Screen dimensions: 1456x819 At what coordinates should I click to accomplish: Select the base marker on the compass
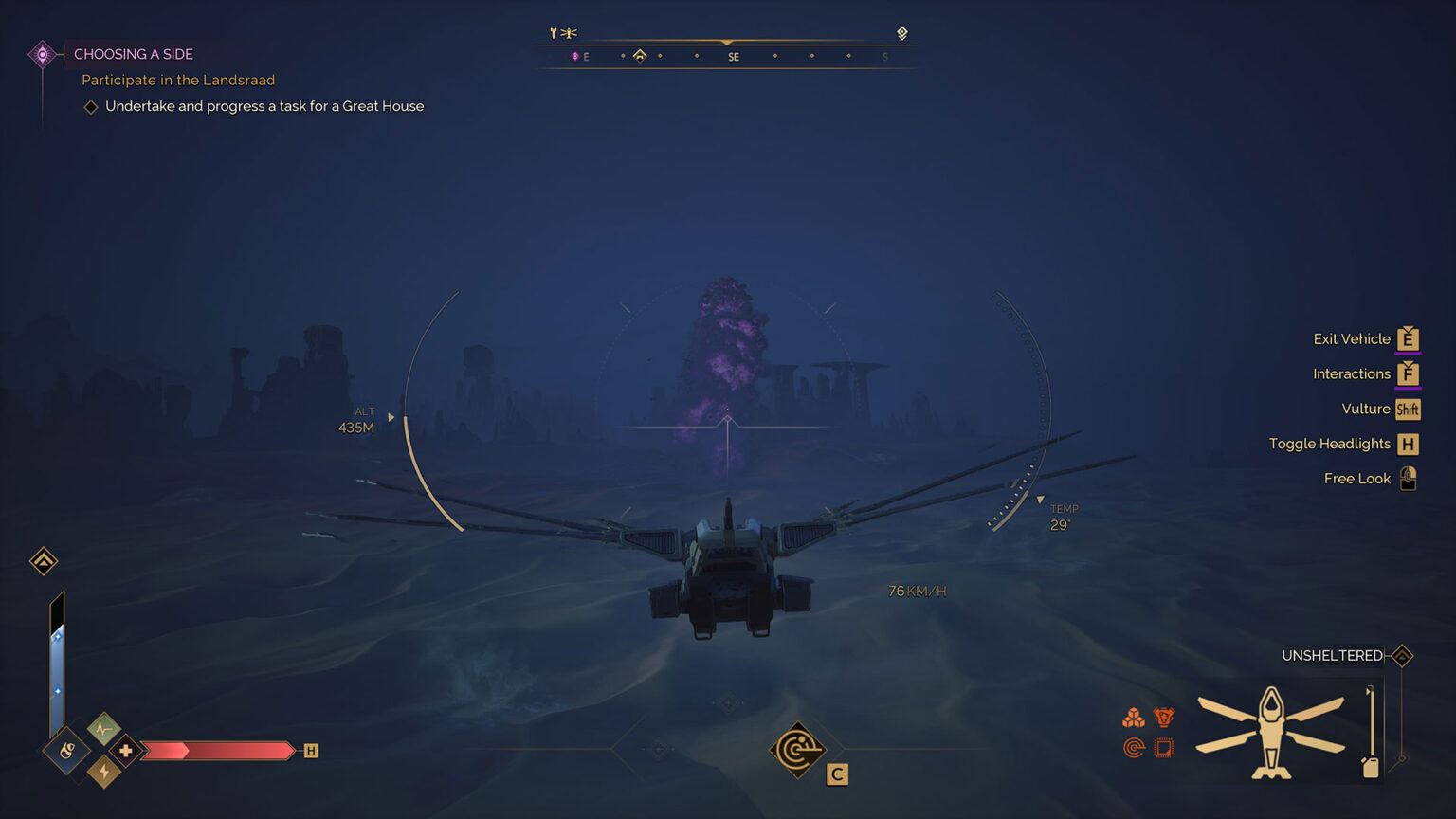(640, 56)
